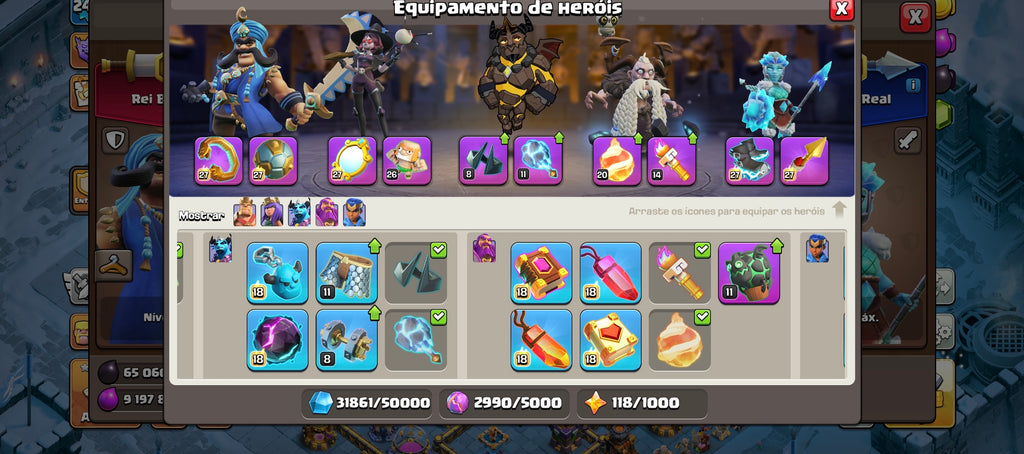Select the orange Life Gem item
Image resolution: width=1024 pixels, height=454 pixels.
[541, 340]
